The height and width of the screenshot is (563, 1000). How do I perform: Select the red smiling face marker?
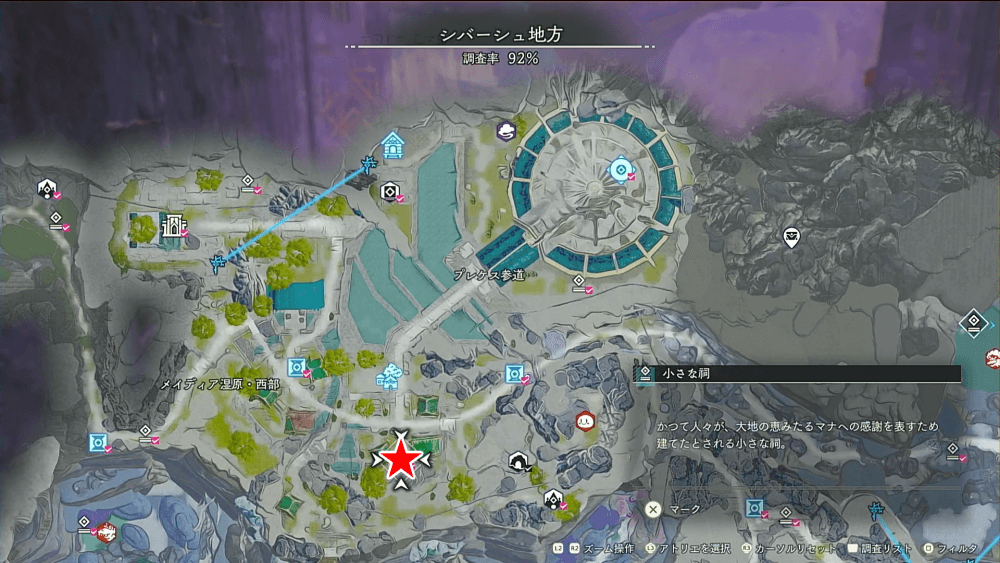coord(584,421)
